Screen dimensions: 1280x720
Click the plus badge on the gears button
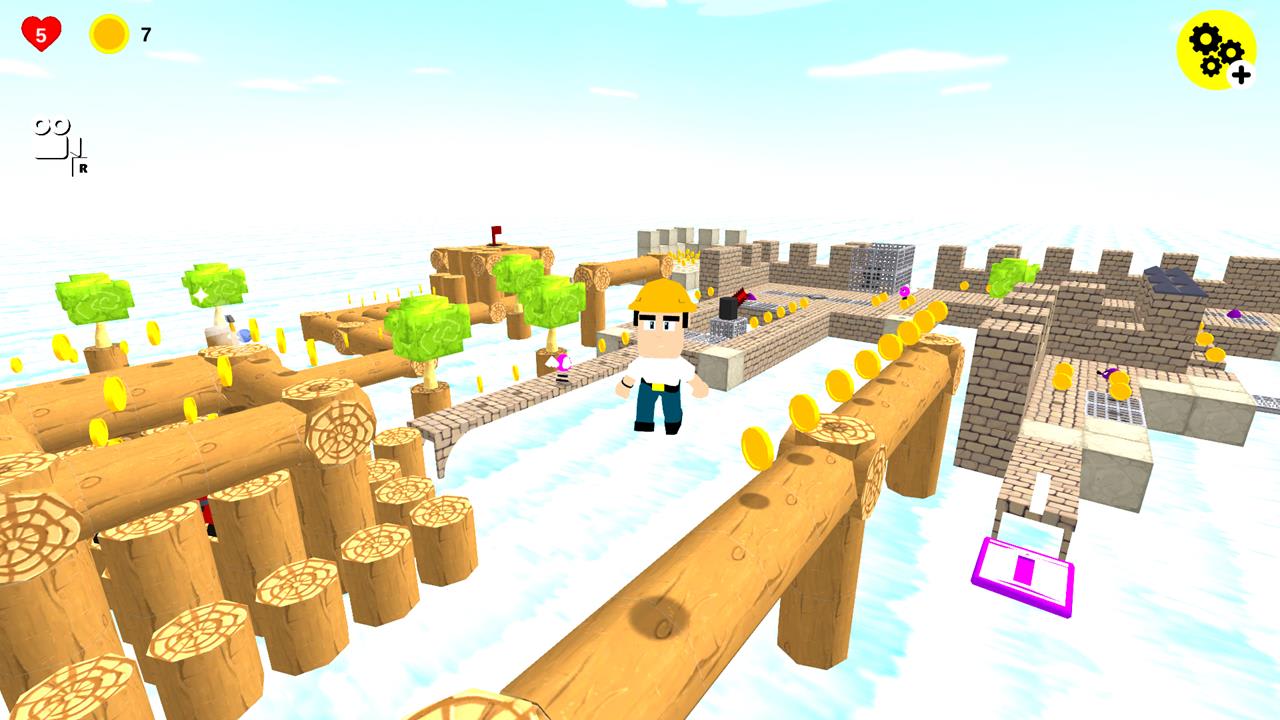[1240, 71]
